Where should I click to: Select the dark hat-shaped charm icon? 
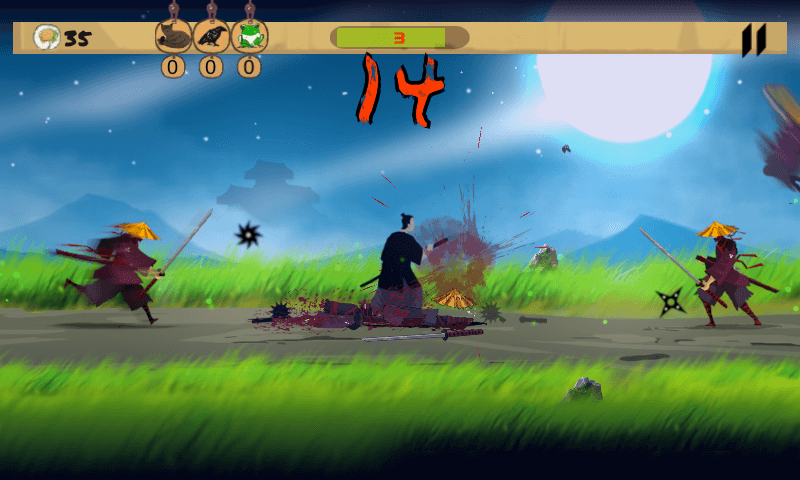[x=173, y=38]
